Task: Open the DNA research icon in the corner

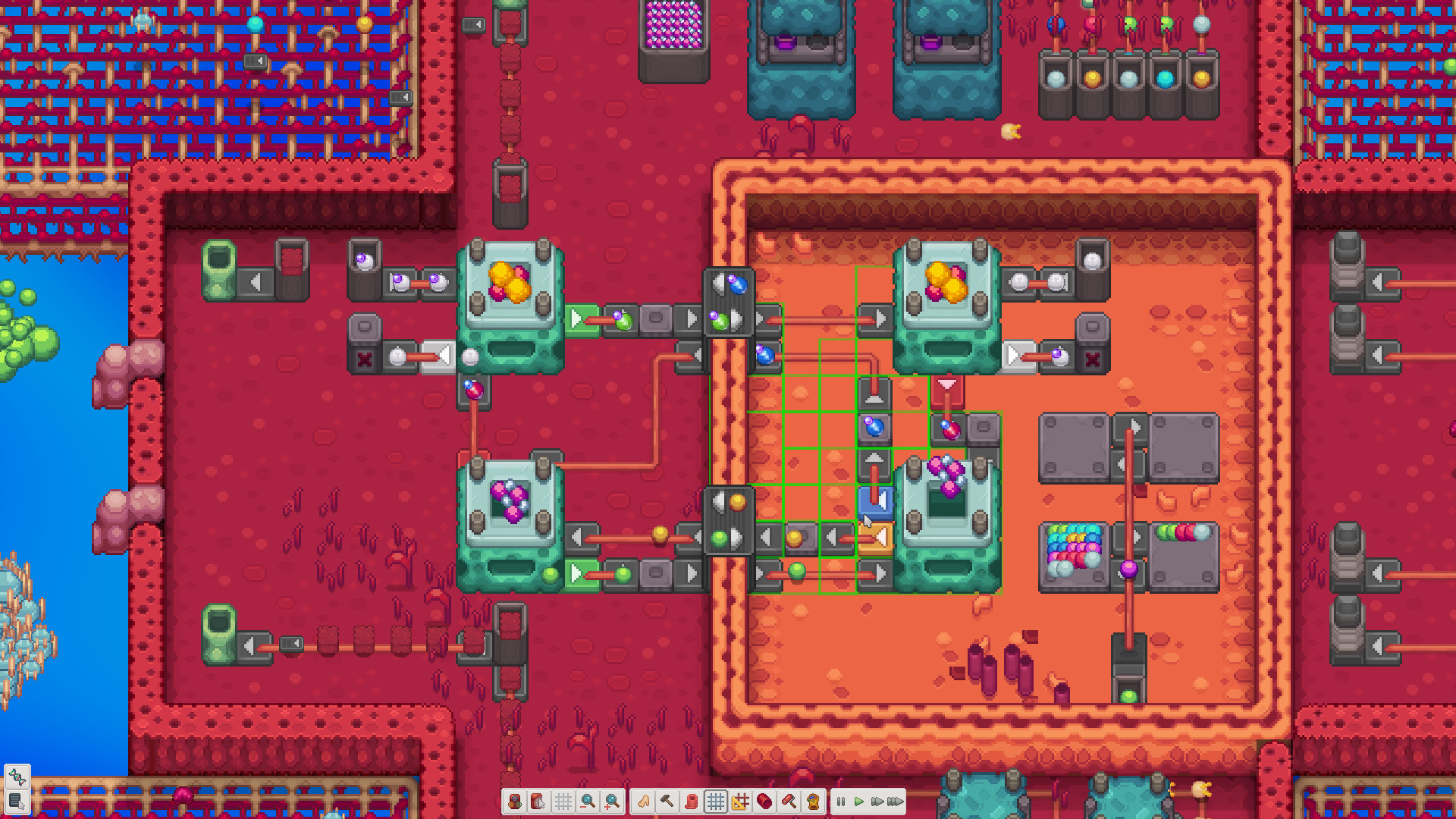Action: coord(17,776)
